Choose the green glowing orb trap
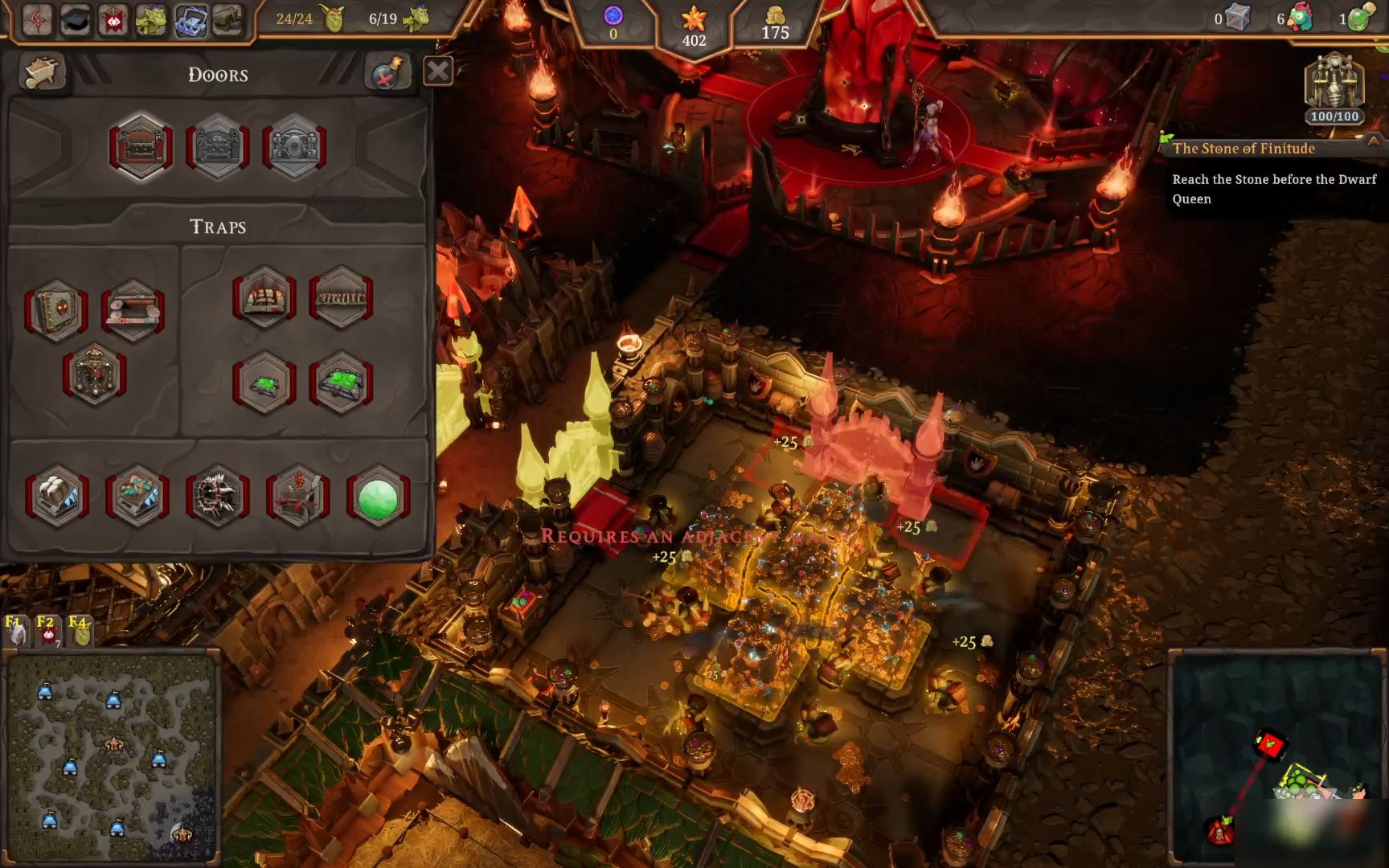 (x=378, y=498)
